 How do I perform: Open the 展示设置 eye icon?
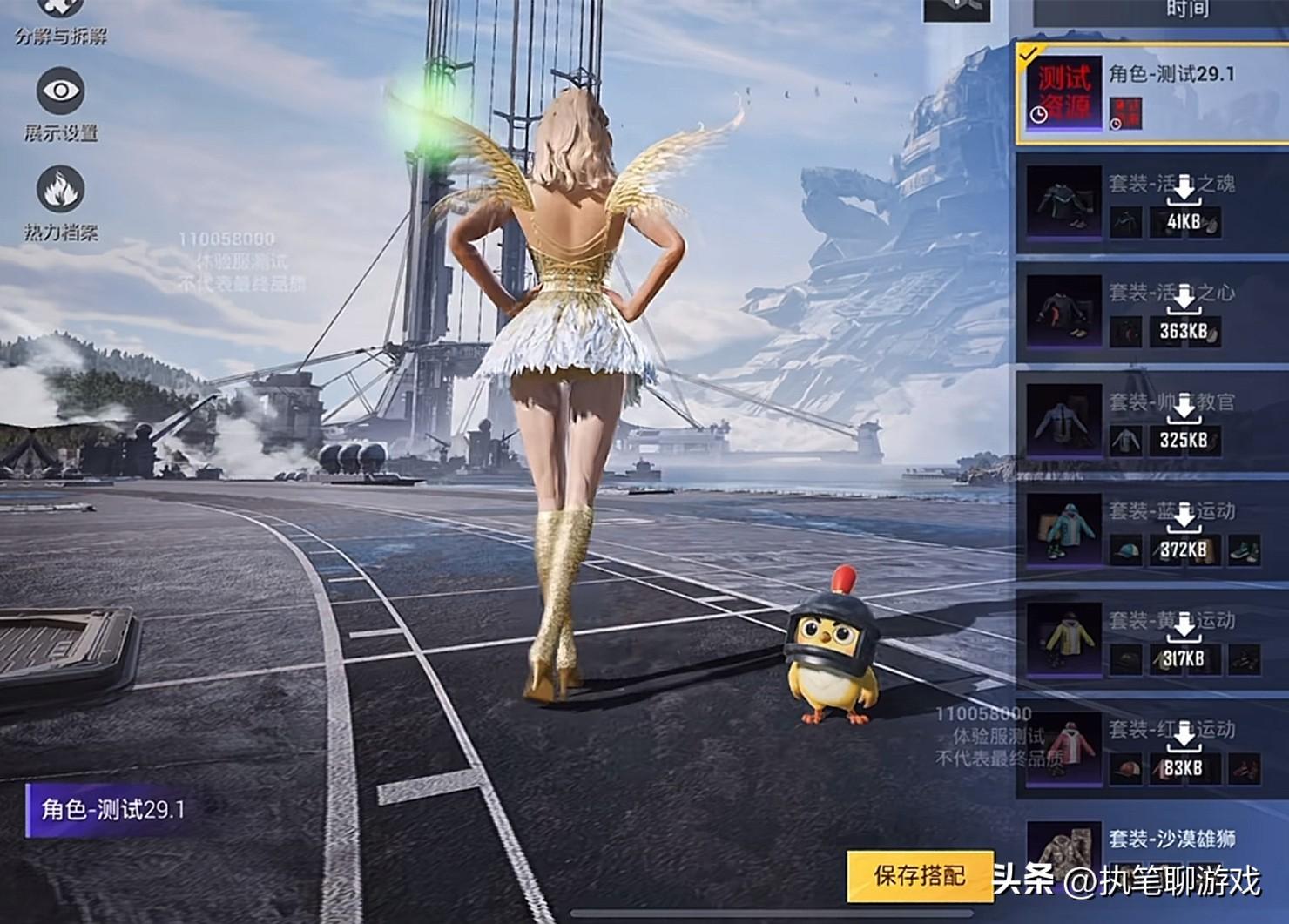point(60,92)
